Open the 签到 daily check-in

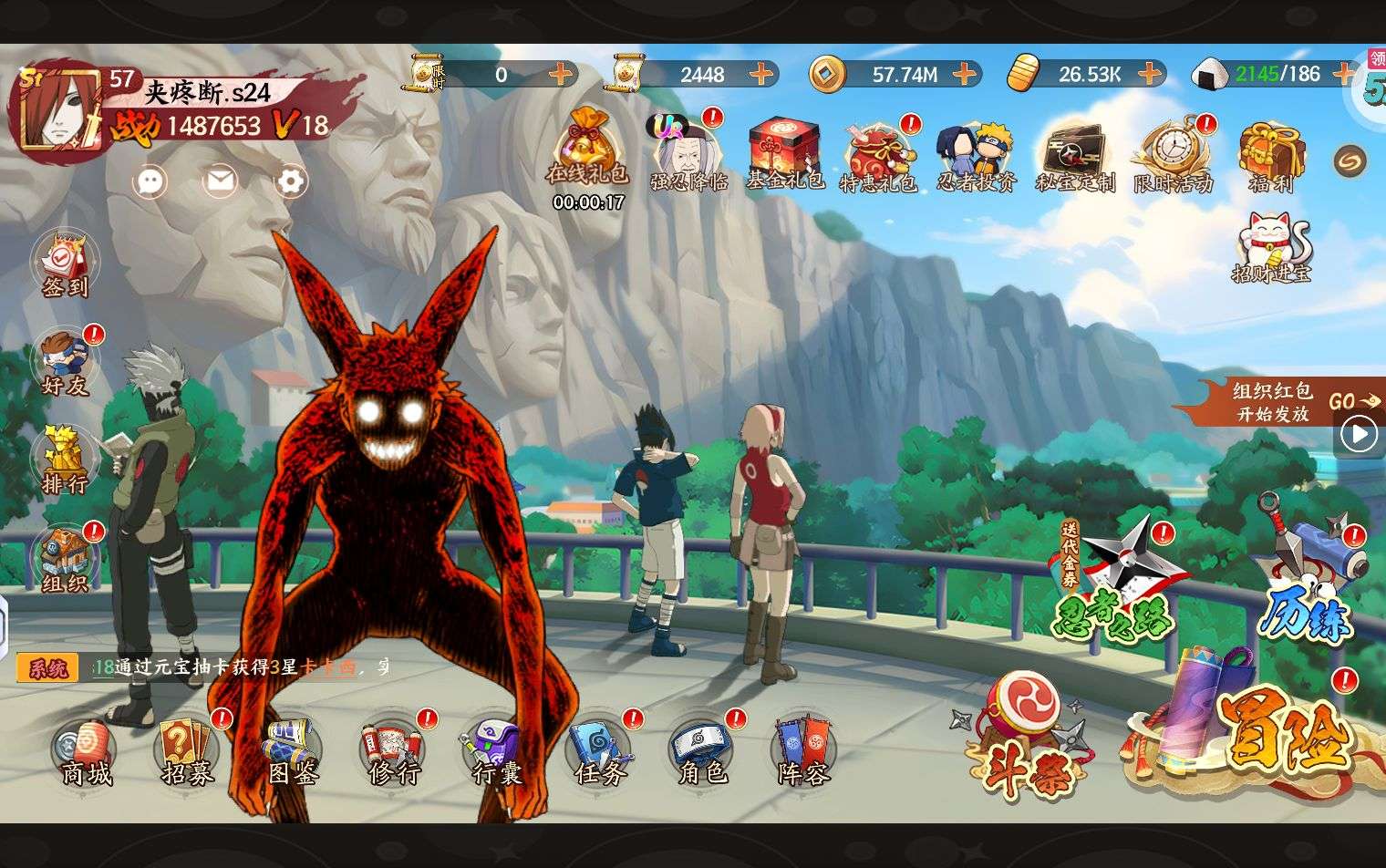(66, 264)
